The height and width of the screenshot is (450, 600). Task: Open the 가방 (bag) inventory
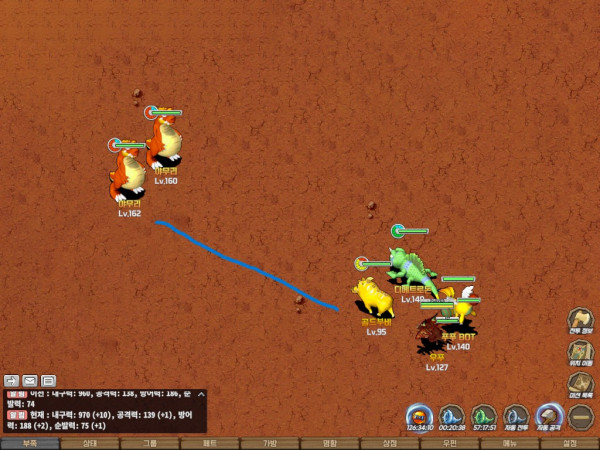[x=270, y=443]
